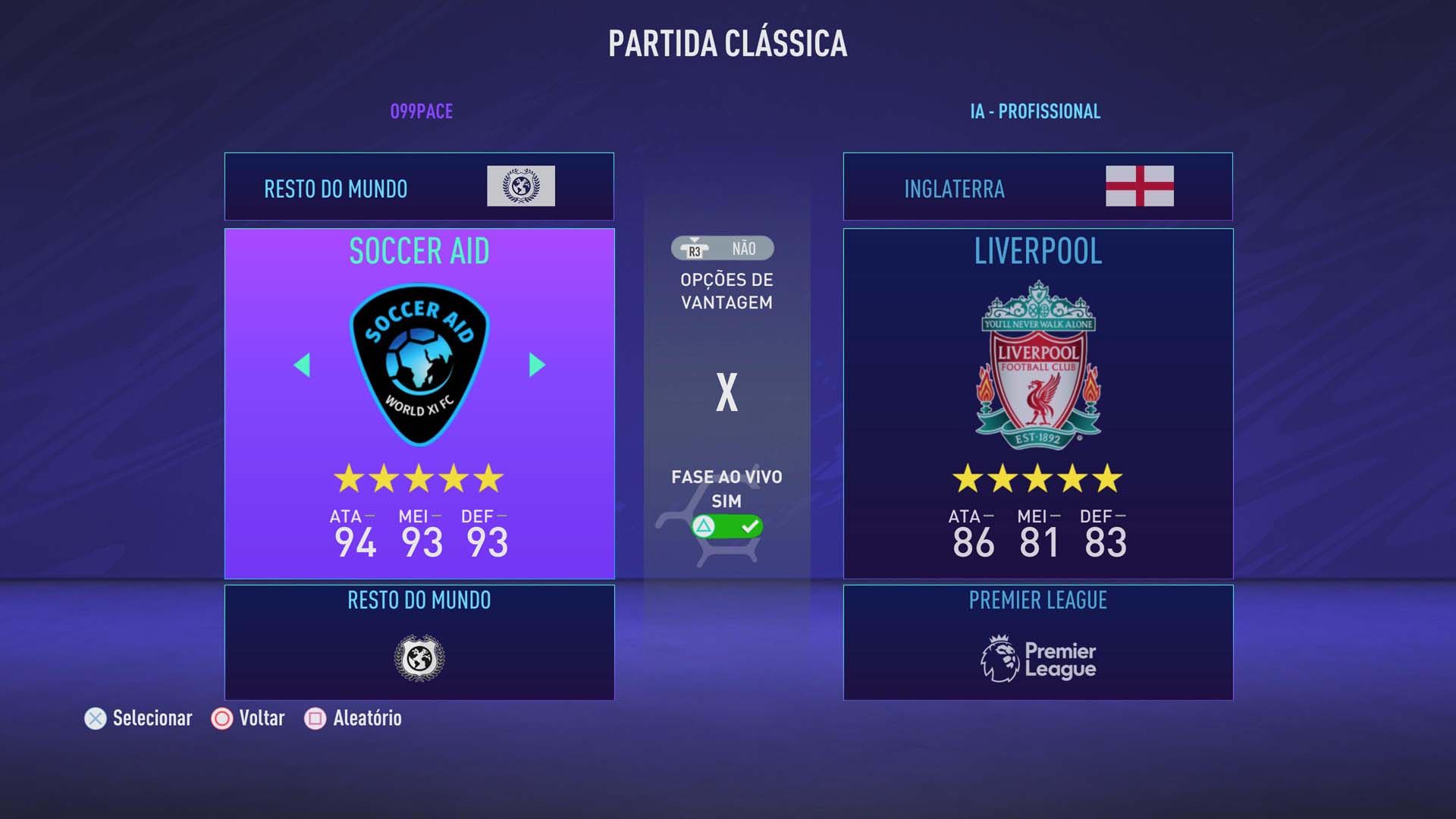1456x819 pixels.
Task: Click the Liverpool team name header
Action: pyautogui.click(x=1036, y=253)
